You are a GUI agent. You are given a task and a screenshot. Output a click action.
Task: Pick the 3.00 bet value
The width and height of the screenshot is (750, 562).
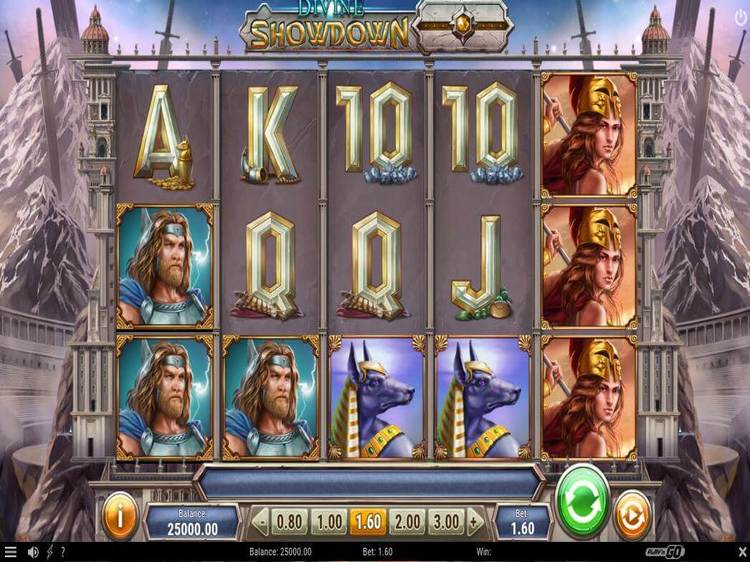pos(445,521)
